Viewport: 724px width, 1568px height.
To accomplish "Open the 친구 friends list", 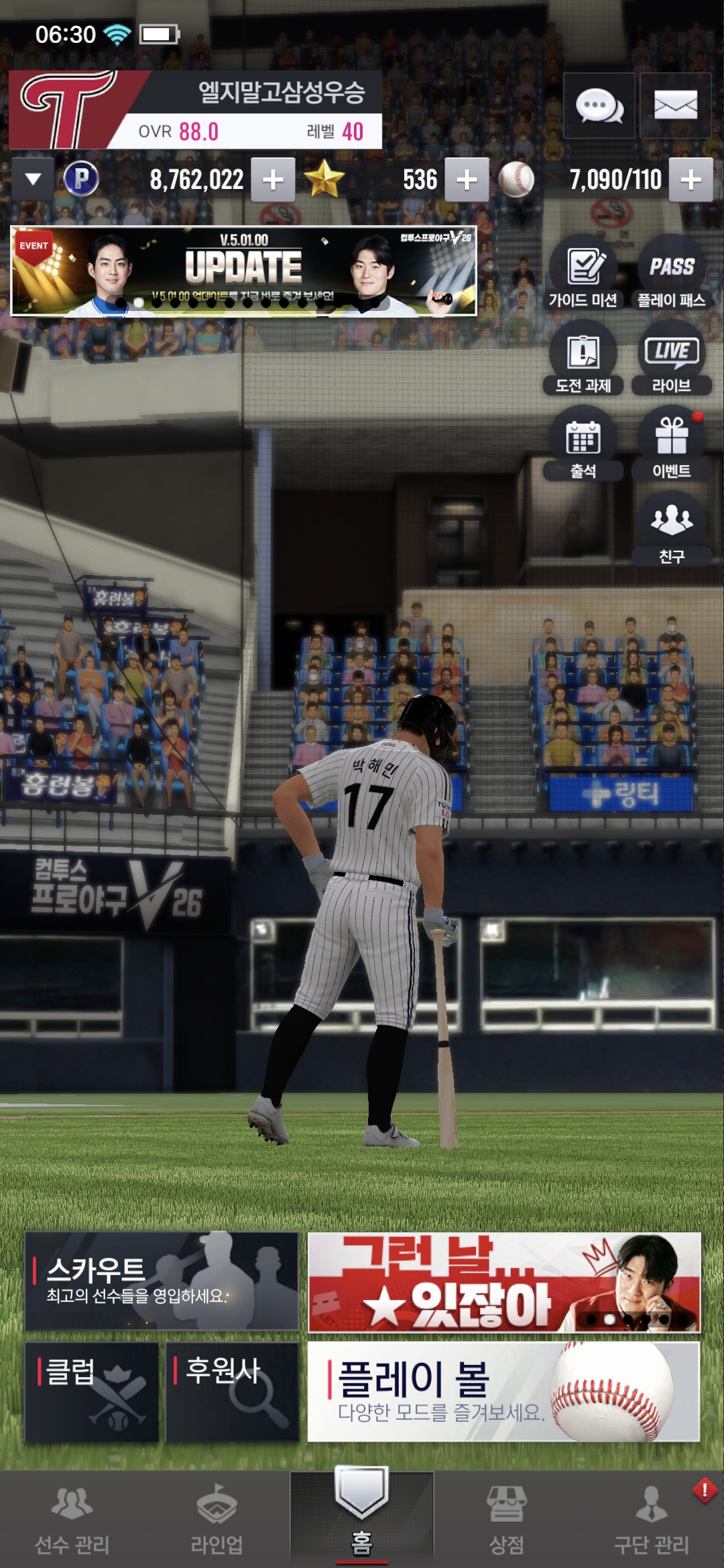I will click(x=671, y=529).
